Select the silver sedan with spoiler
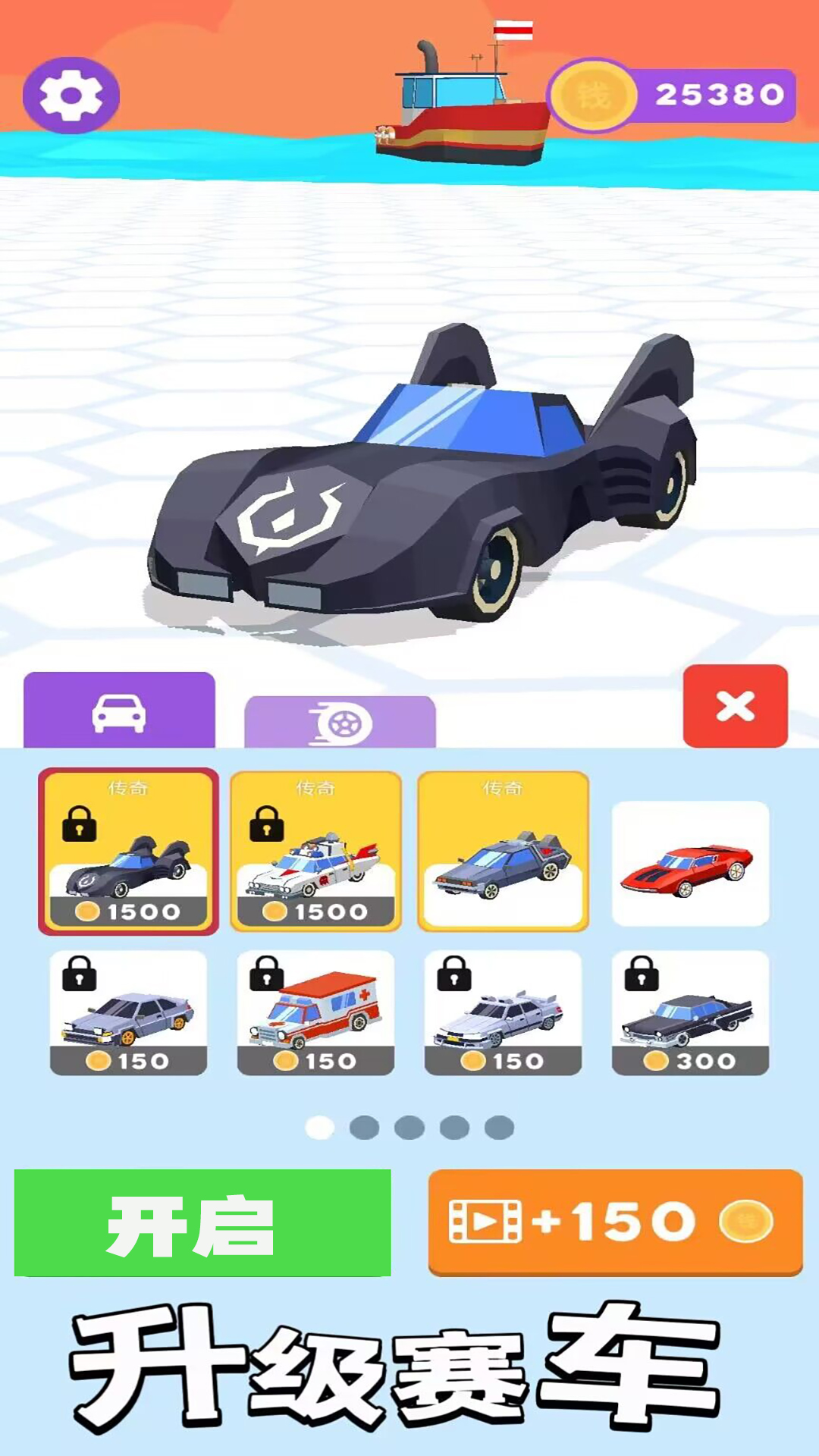The image size is (819, 1456). click(x=503, y=1012)
